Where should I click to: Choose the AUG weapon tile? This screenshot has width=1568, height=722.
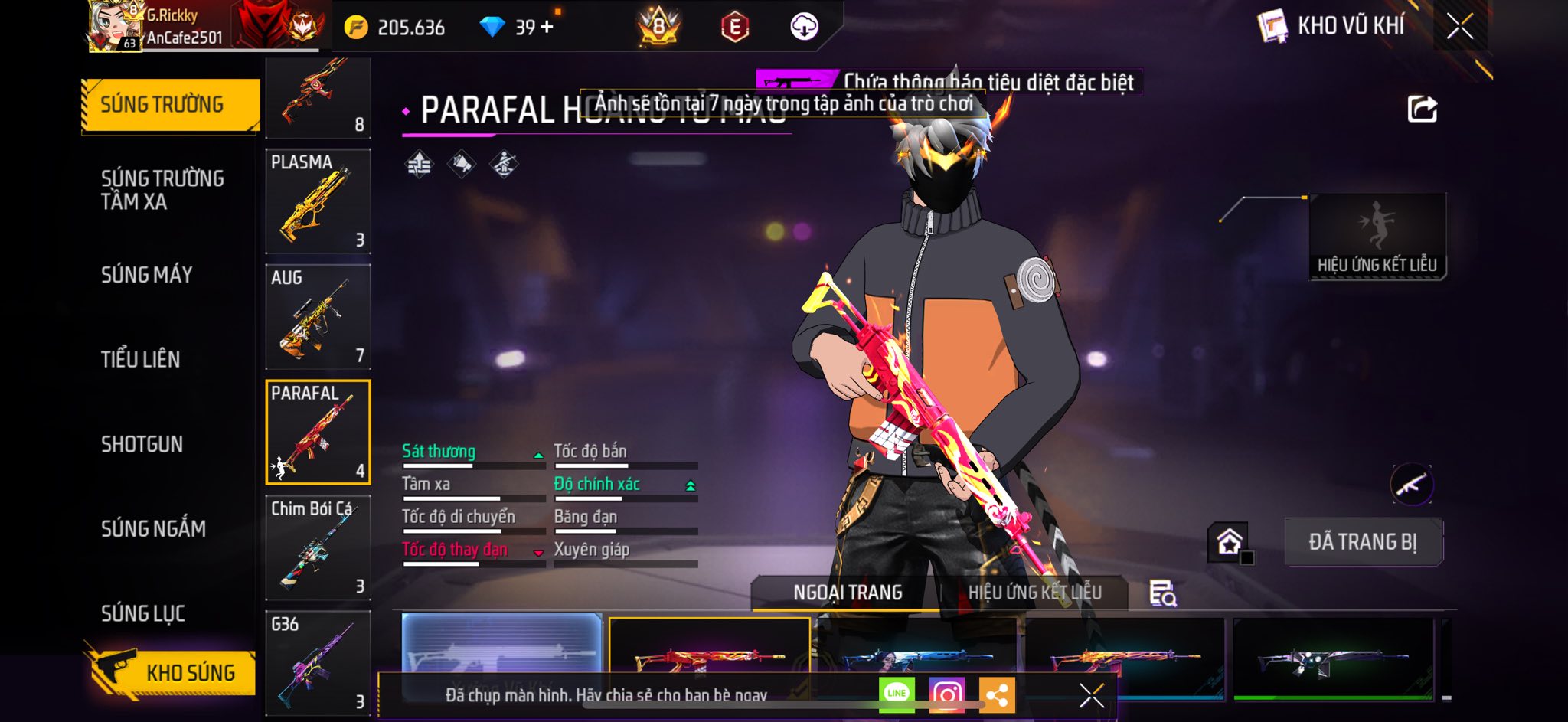click(x=318, y=317)
